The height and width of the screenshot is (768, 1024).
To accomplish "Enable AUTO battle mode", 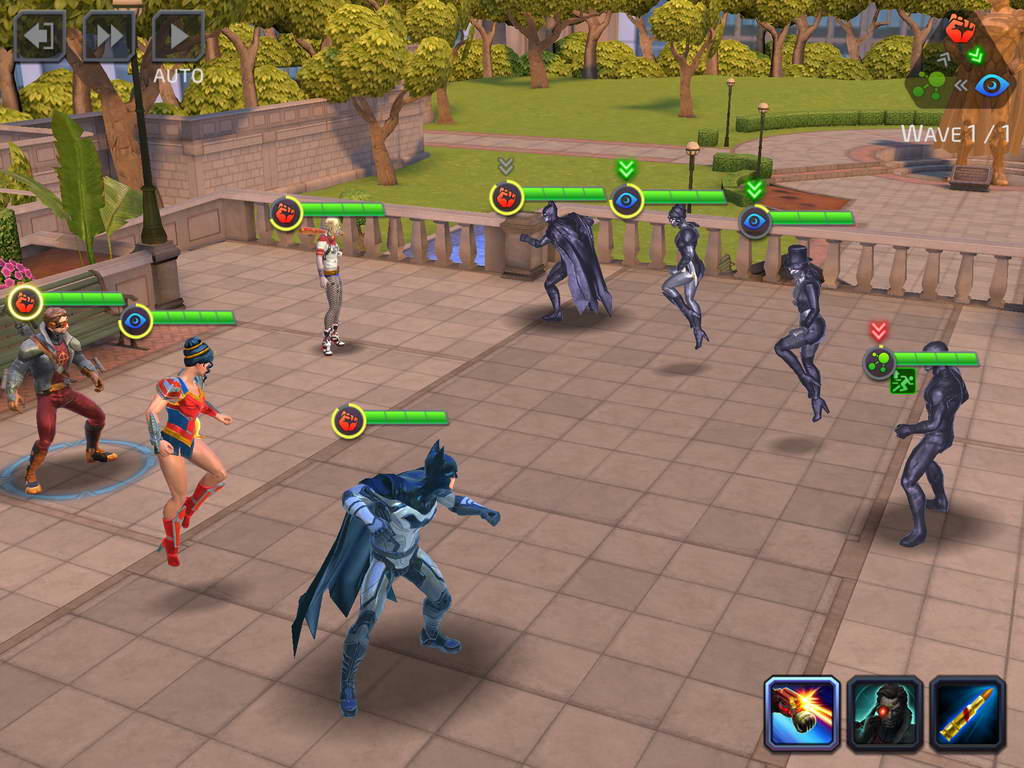I will coord(179,38).
